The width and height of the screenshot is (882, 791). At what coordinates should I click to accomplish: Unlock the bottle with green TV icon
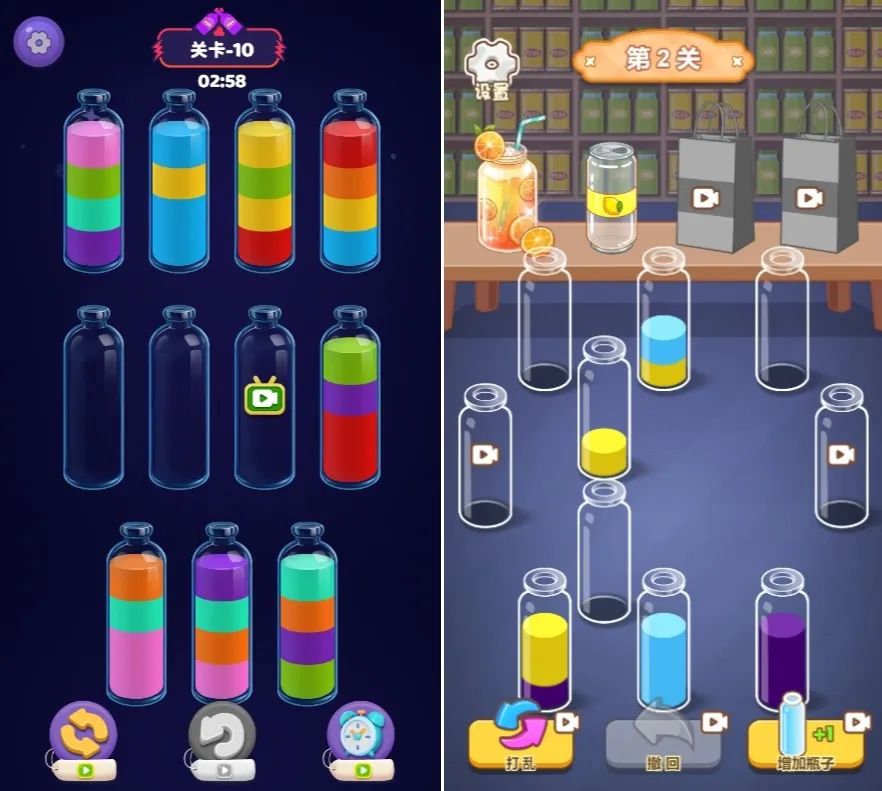(264, 397)
